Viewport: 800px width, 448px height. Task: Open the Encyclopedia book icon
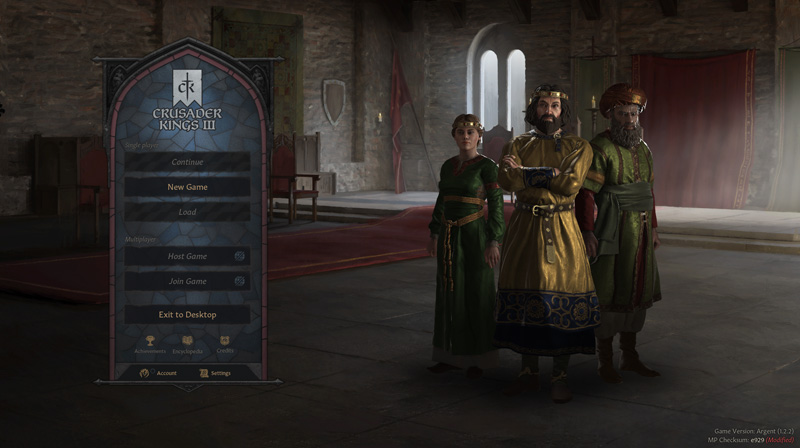click(187, 343)
